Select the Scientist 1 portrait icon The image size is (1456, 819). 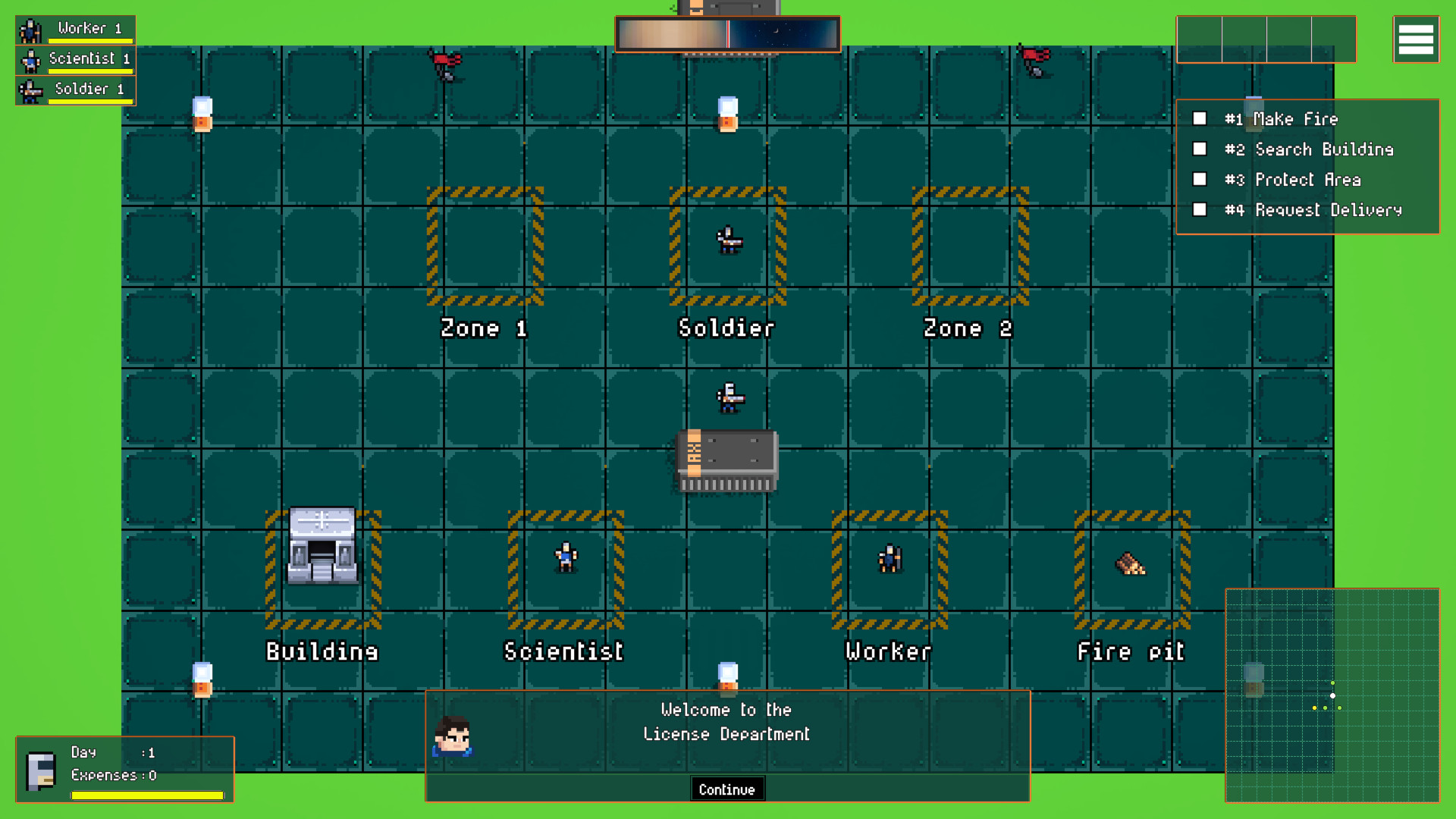point(30,59)
